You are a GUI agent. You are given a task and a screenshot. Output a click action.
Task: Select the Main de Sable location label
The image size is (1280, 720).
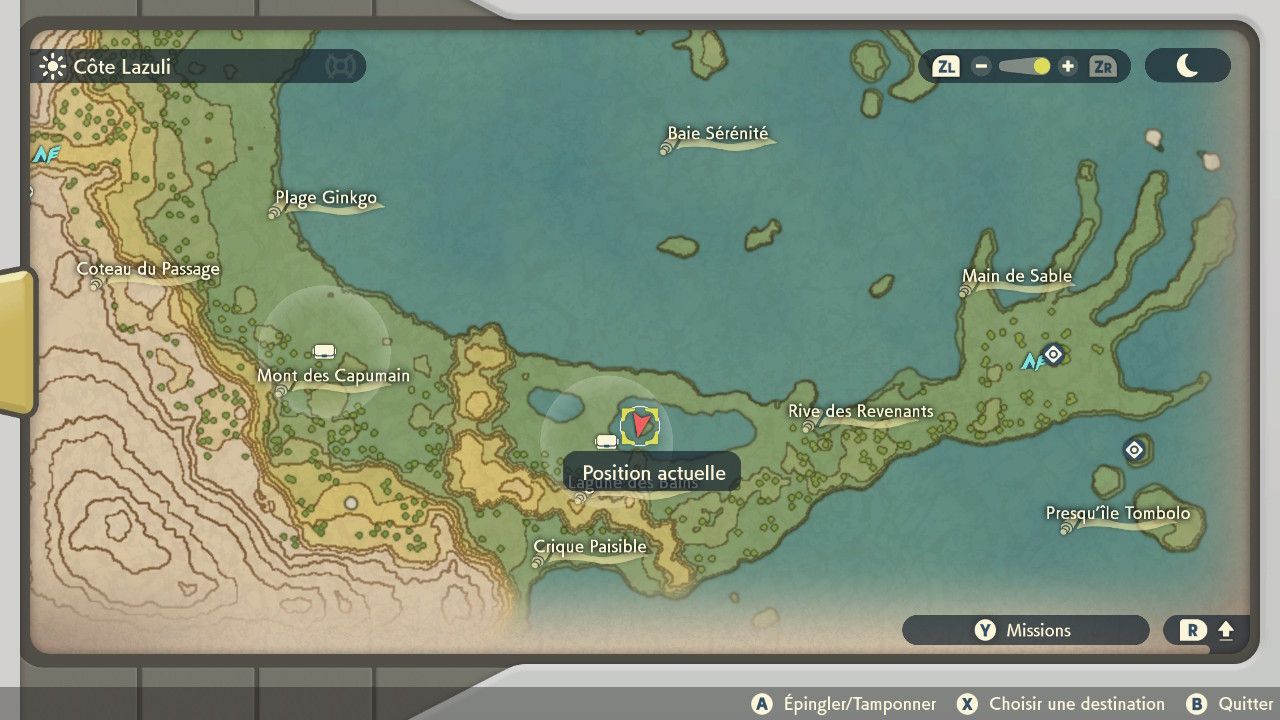click(1016, 276)
